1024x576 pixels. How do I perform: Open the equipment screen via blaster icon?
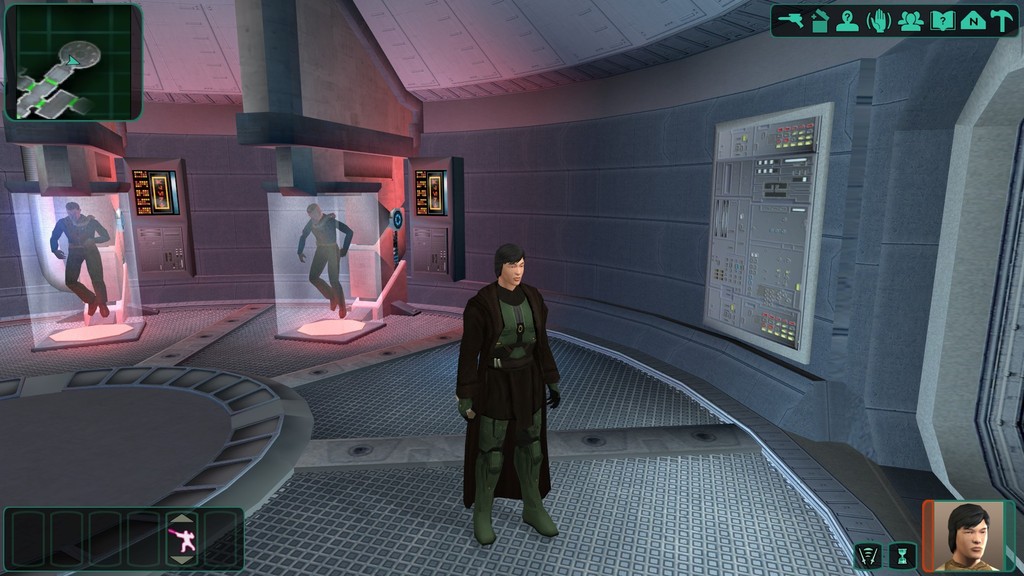(791, 20)
